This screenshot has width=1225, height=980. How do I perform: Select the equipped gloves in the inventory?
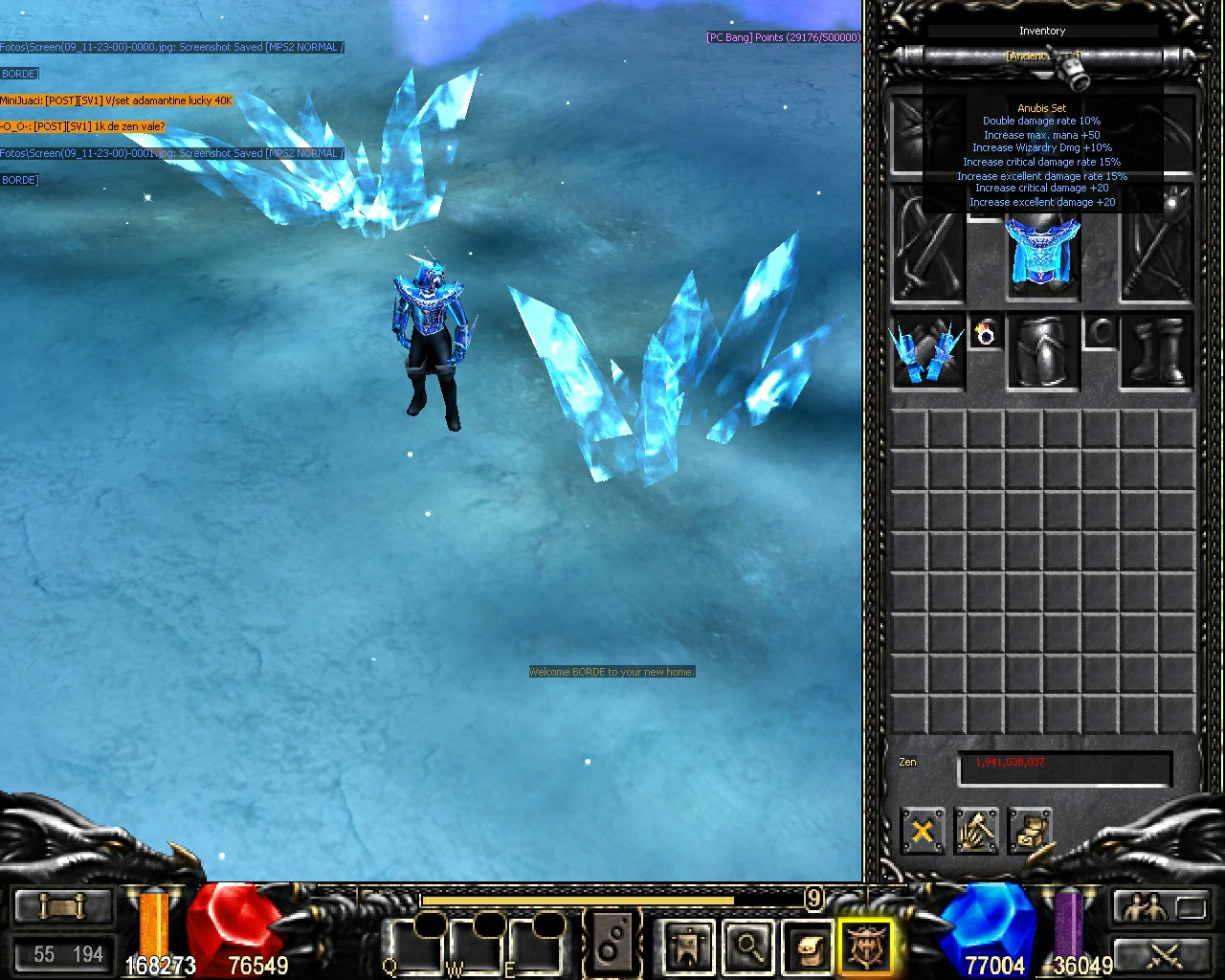[x=927, y=351]
